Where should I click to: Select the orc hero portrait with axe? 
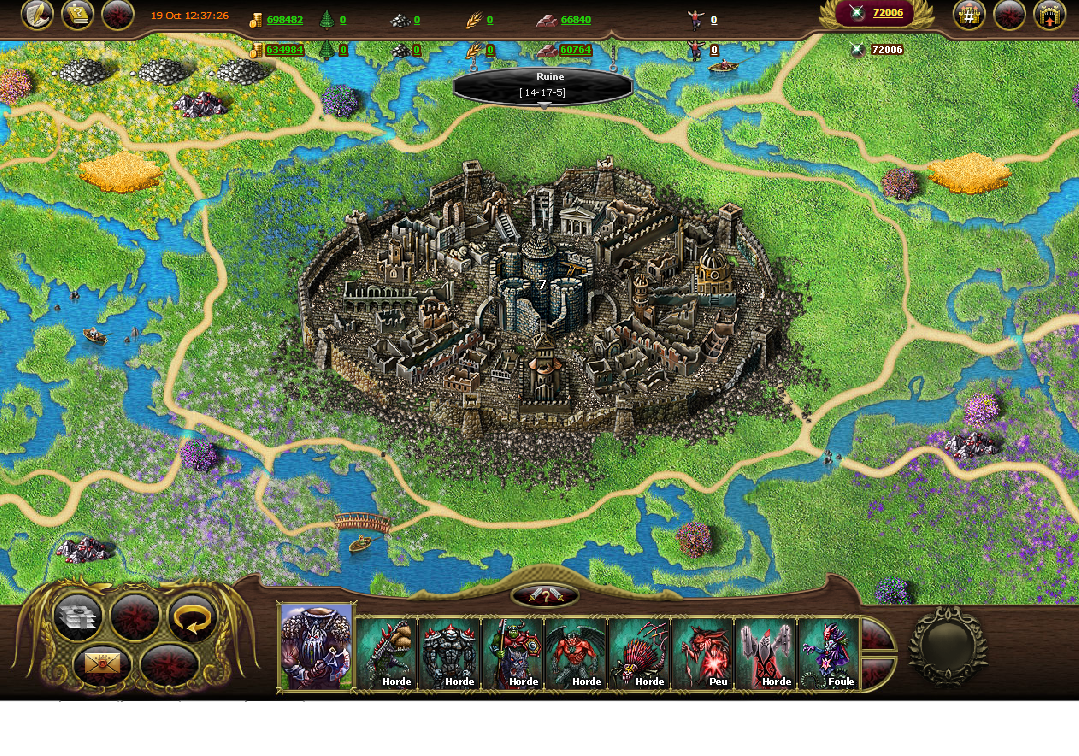(316, 647)
